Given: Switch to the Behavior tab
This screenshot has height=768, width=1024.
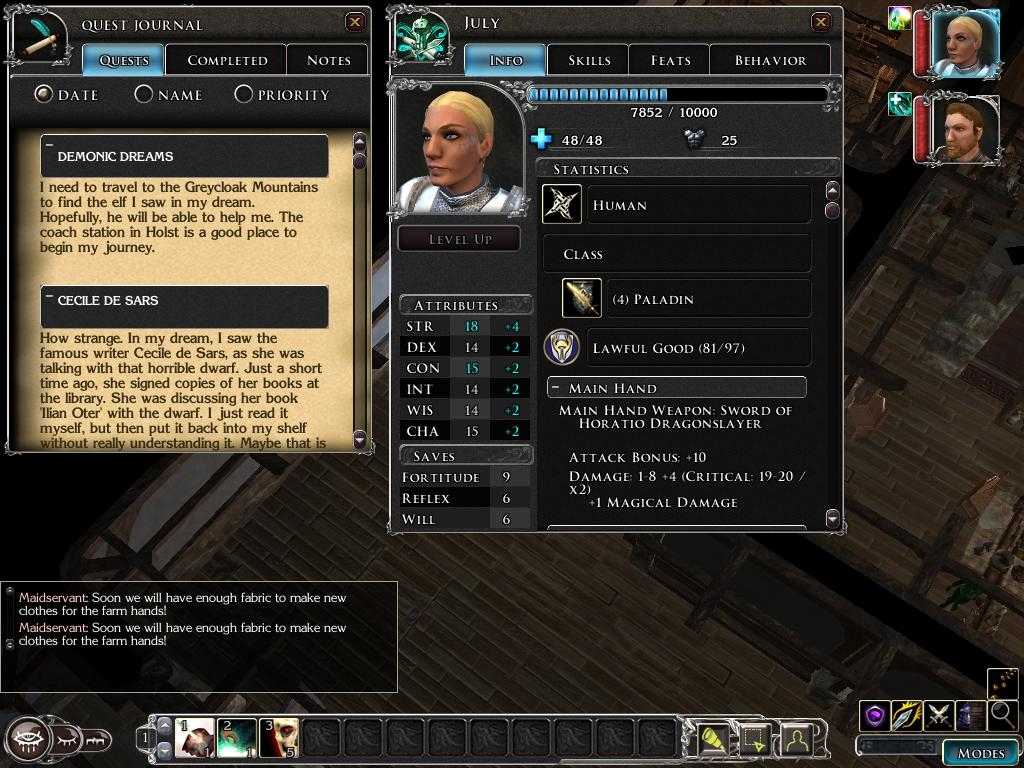Looking at the screenshot, I should pyautogui.click(x=770, y=60).
